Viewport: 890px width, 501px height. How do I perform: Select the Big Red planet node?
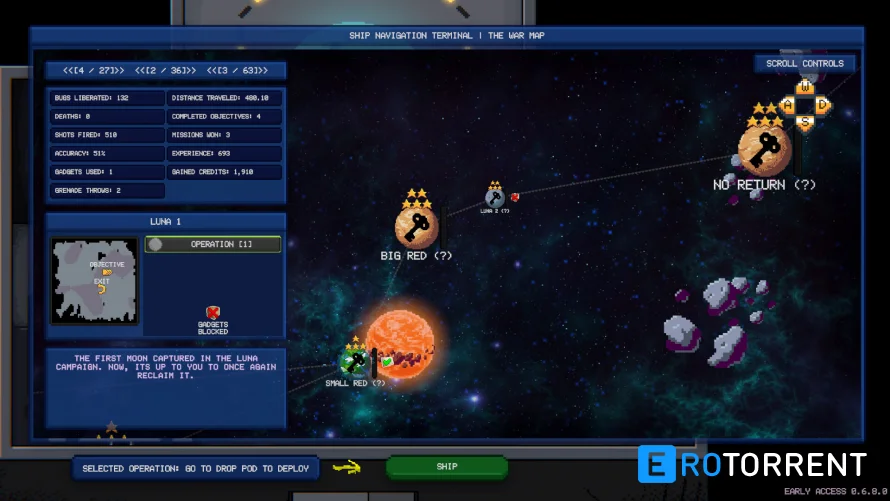tap(416, 227)
